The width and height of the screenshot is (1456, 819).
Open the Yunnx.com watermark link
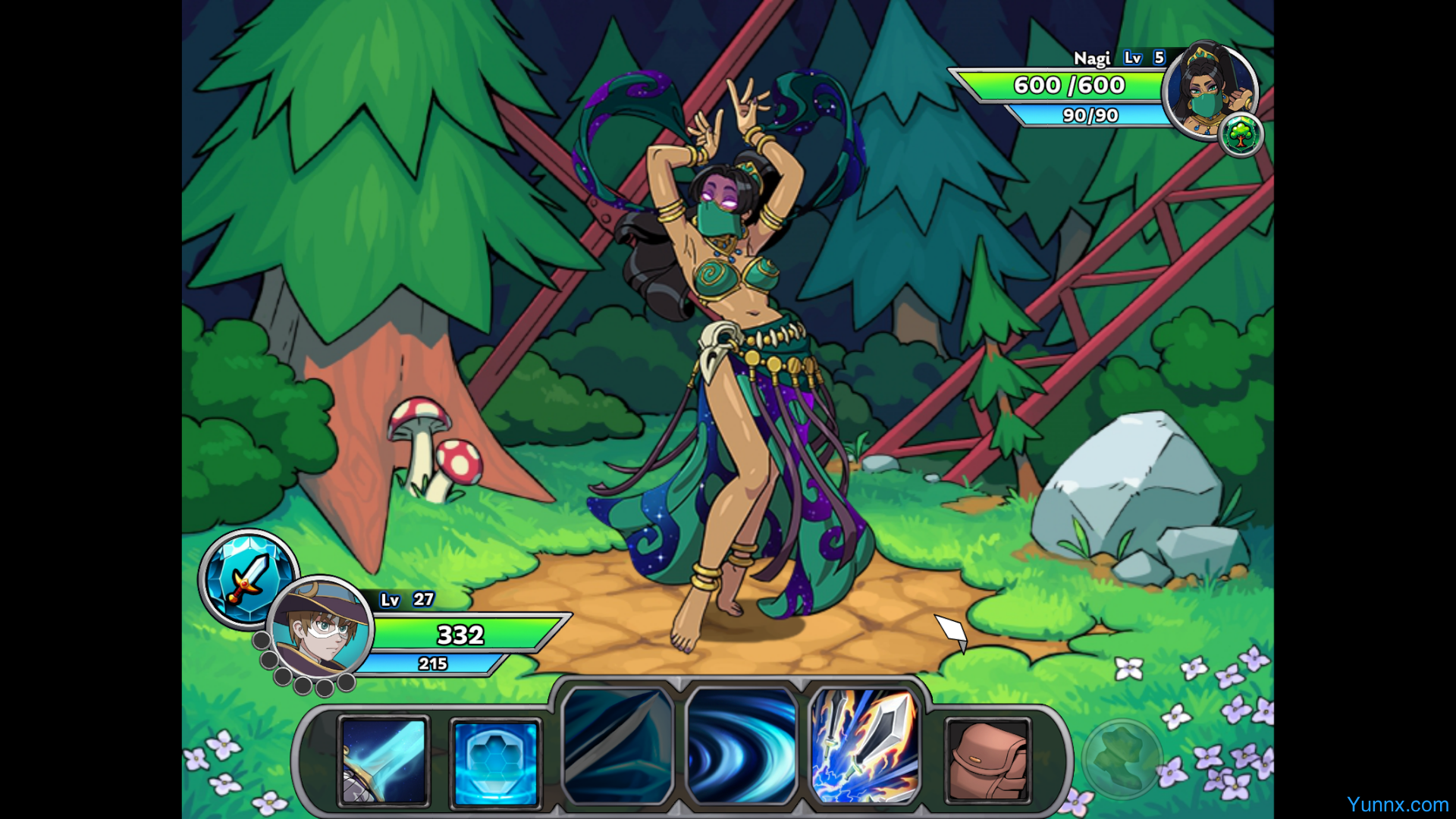pos(1397,805)
